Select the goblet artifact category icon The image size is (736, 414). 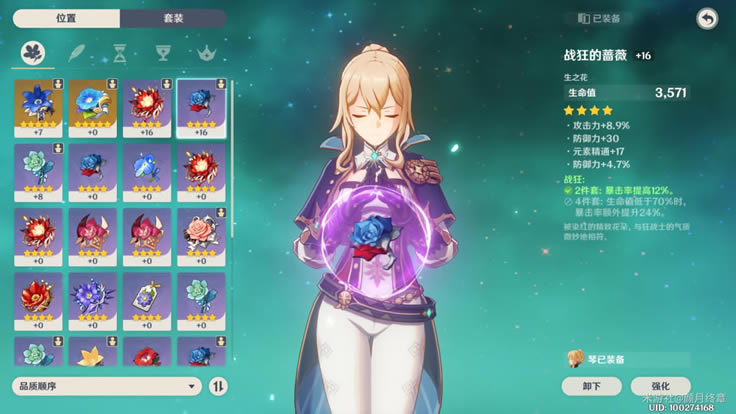[x=162, y=52]
